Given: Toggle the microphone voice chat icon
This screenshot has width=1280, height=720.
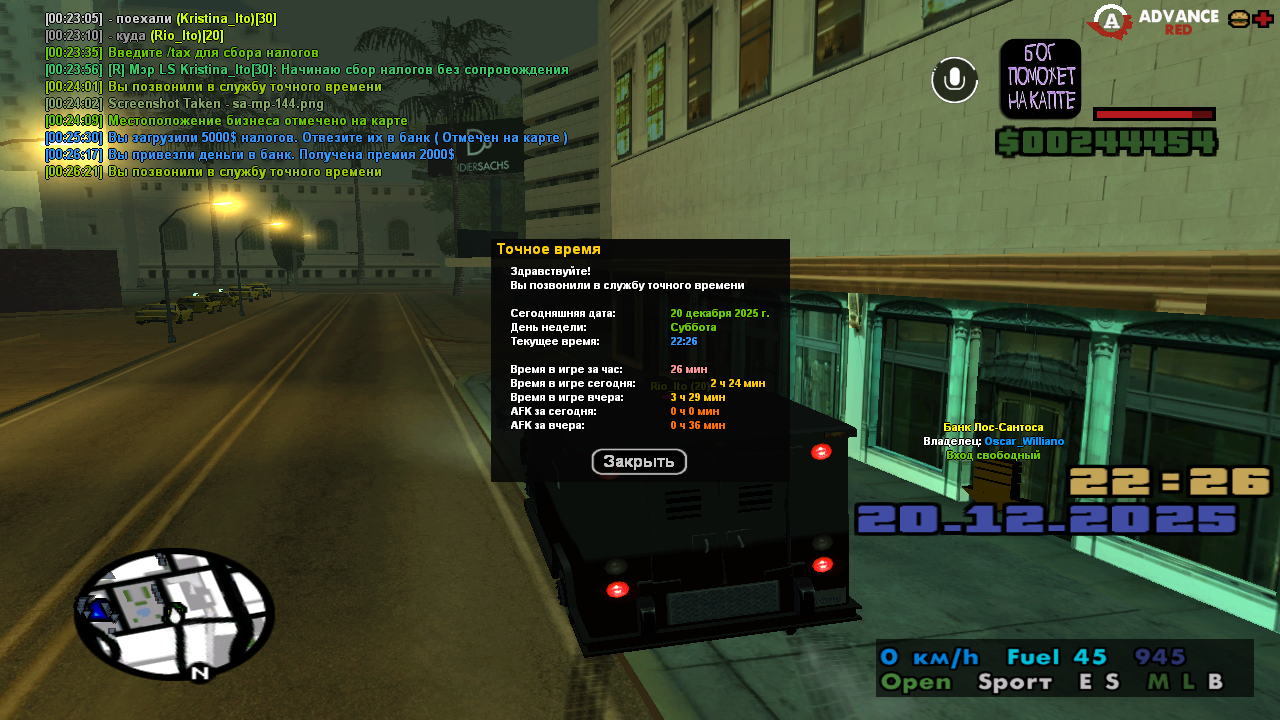Looking at the screenshot, I should click(955, 80).
